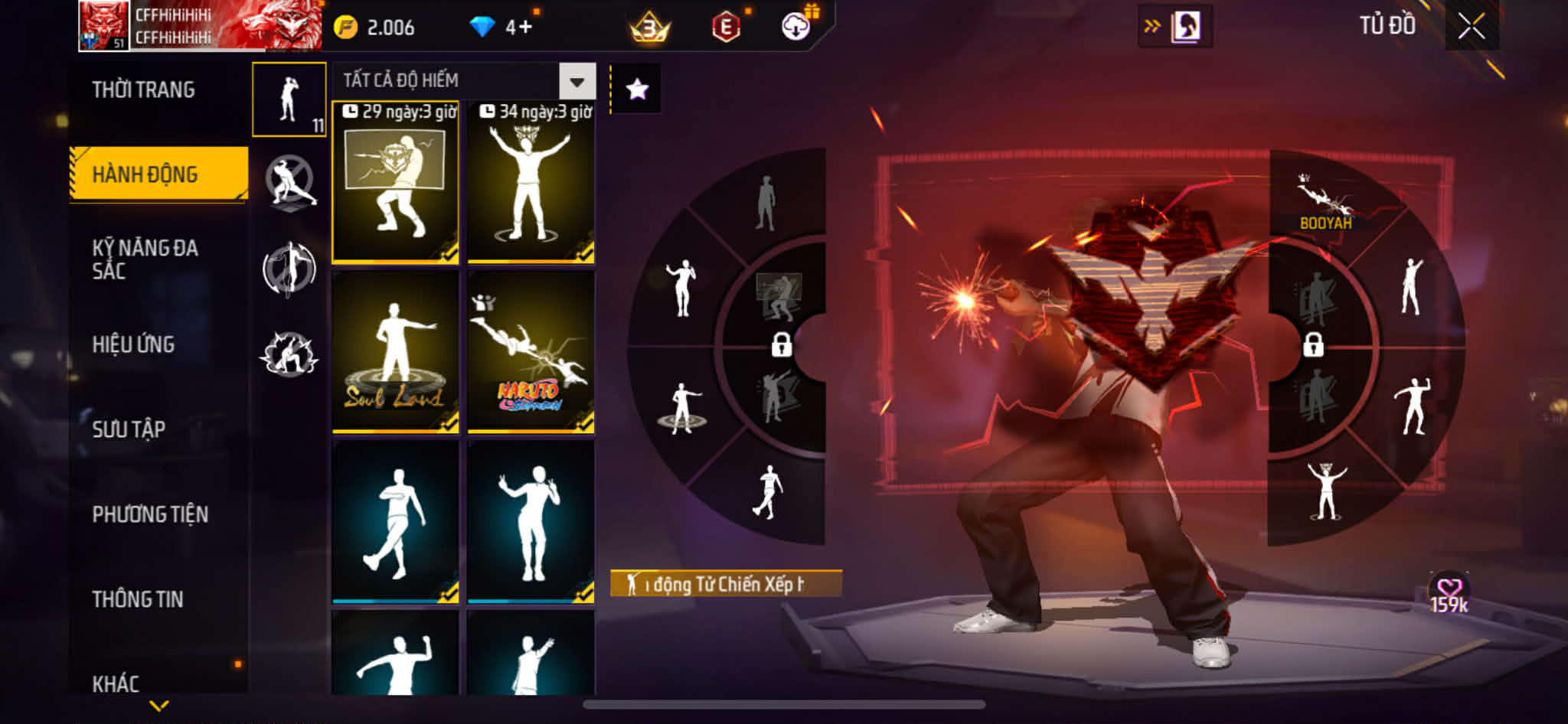Go to the Sưu Tập tab

[x=129, y=429]
